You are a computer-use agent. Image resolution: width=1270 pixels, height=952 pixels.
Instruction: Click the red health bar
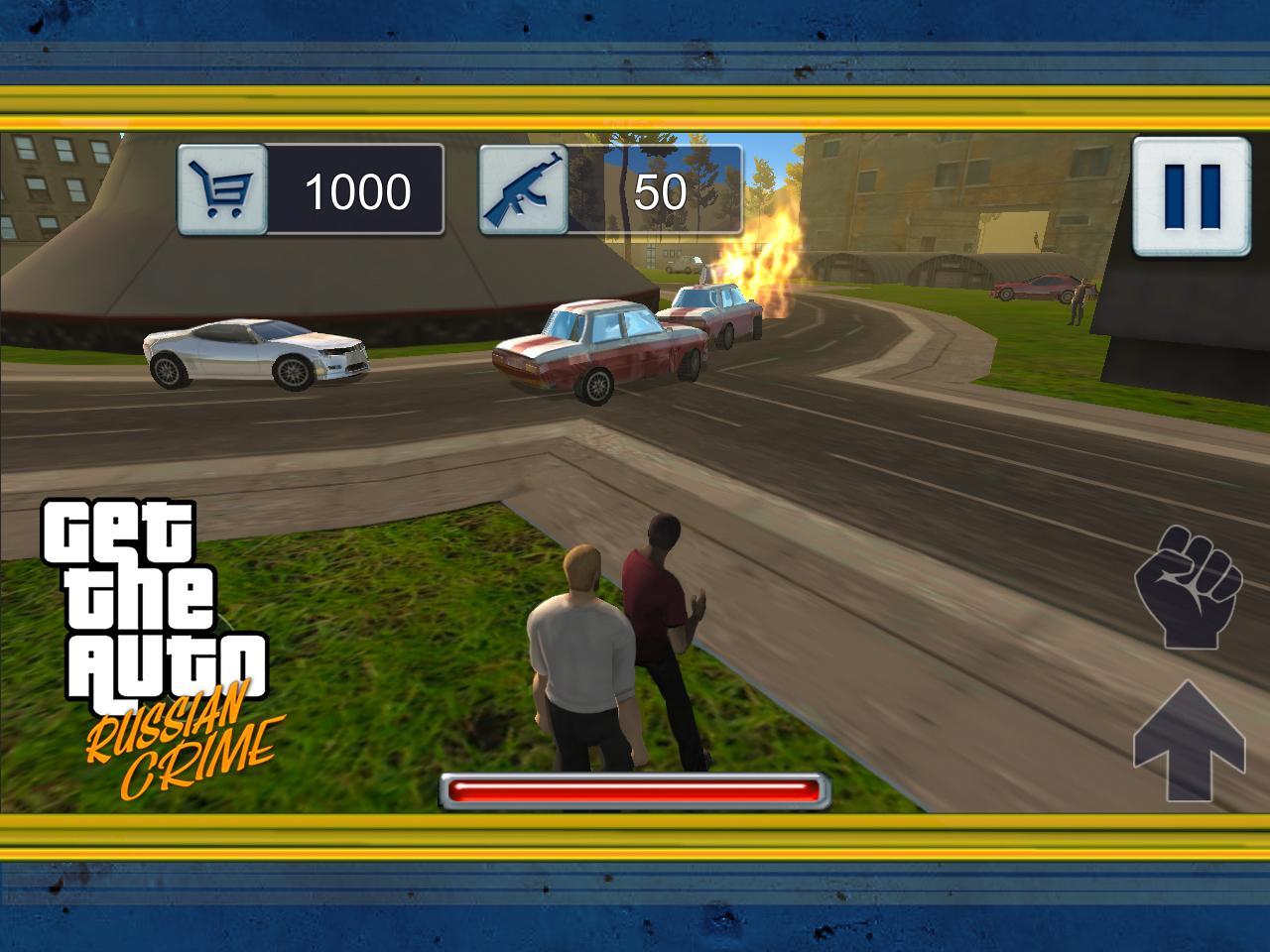[x=635, y=789]
